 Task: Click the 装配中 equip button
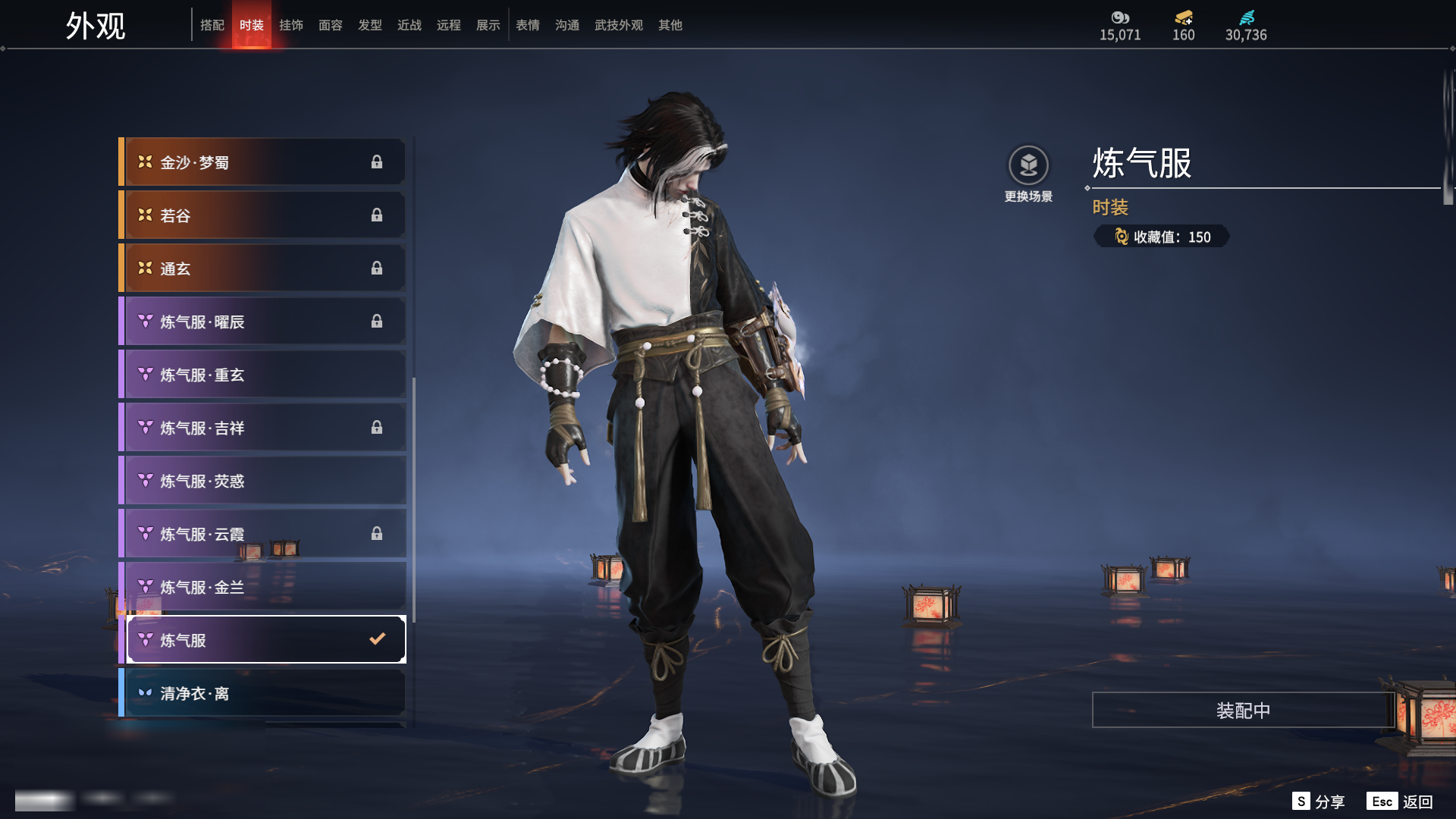(x=1243, y=711)
